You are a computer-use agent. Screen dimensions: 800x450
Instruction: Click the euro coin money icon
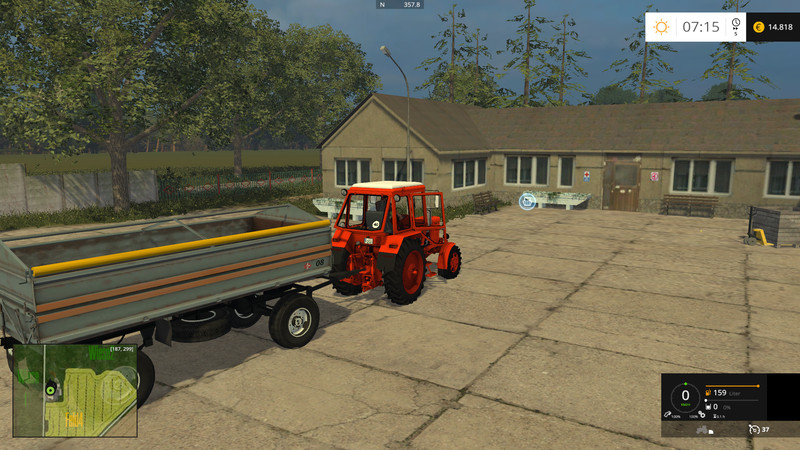click(758, 27)
